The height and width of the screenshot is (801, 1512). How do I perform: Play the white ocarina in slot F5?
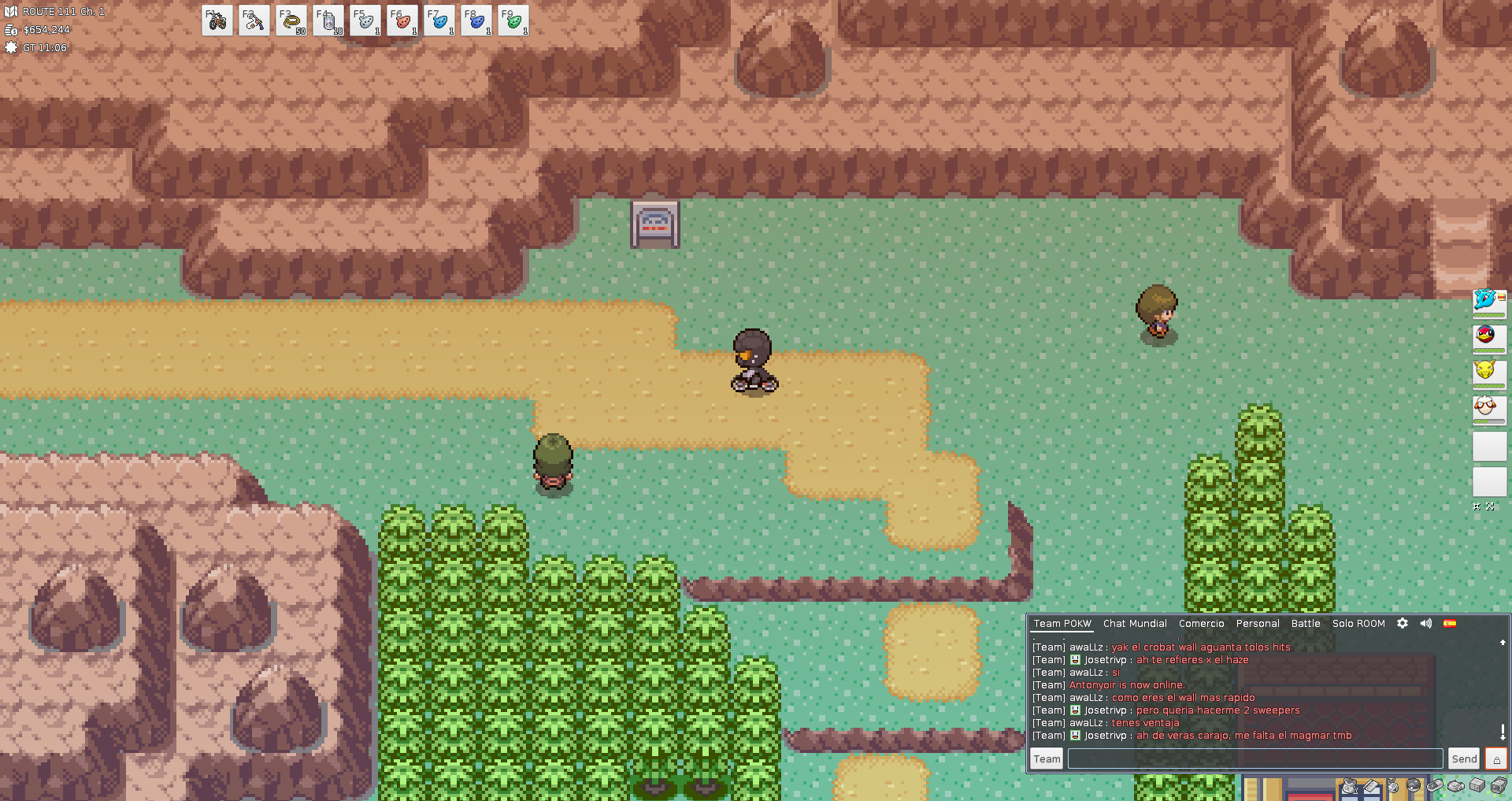(365, 20)
